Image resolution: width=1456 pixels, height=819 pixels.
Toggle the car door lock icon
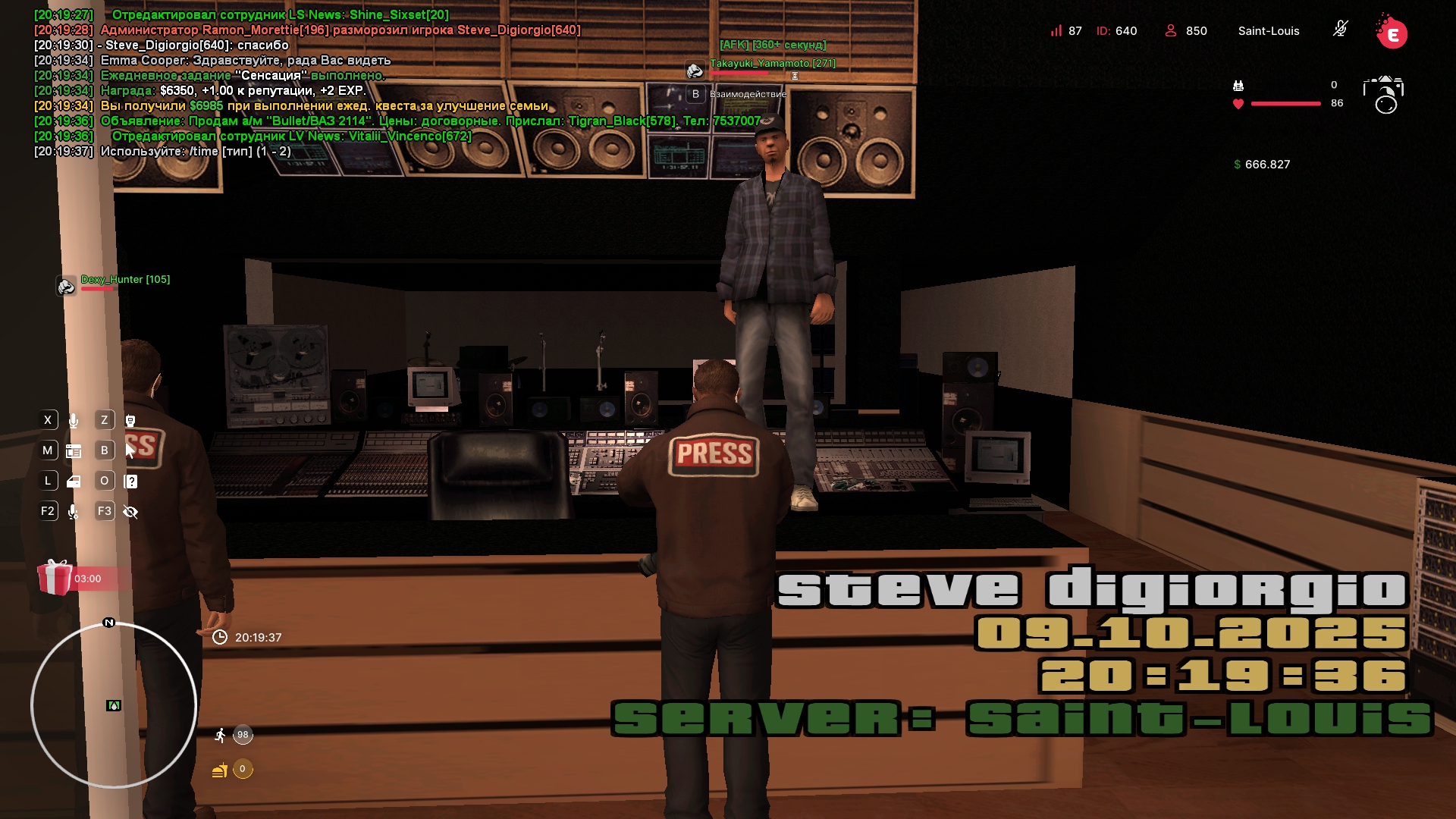(74, 482)
